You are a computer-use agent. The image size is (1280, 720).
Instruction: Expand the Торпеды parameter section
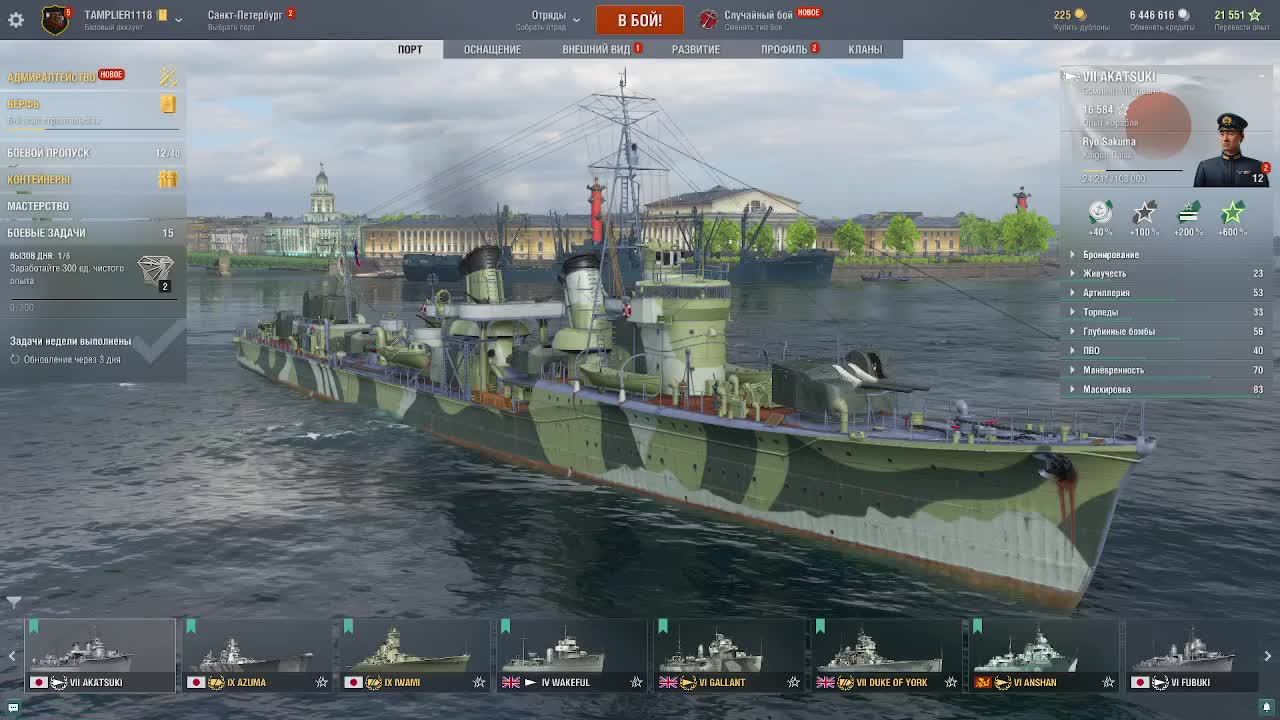point(1100,312)
